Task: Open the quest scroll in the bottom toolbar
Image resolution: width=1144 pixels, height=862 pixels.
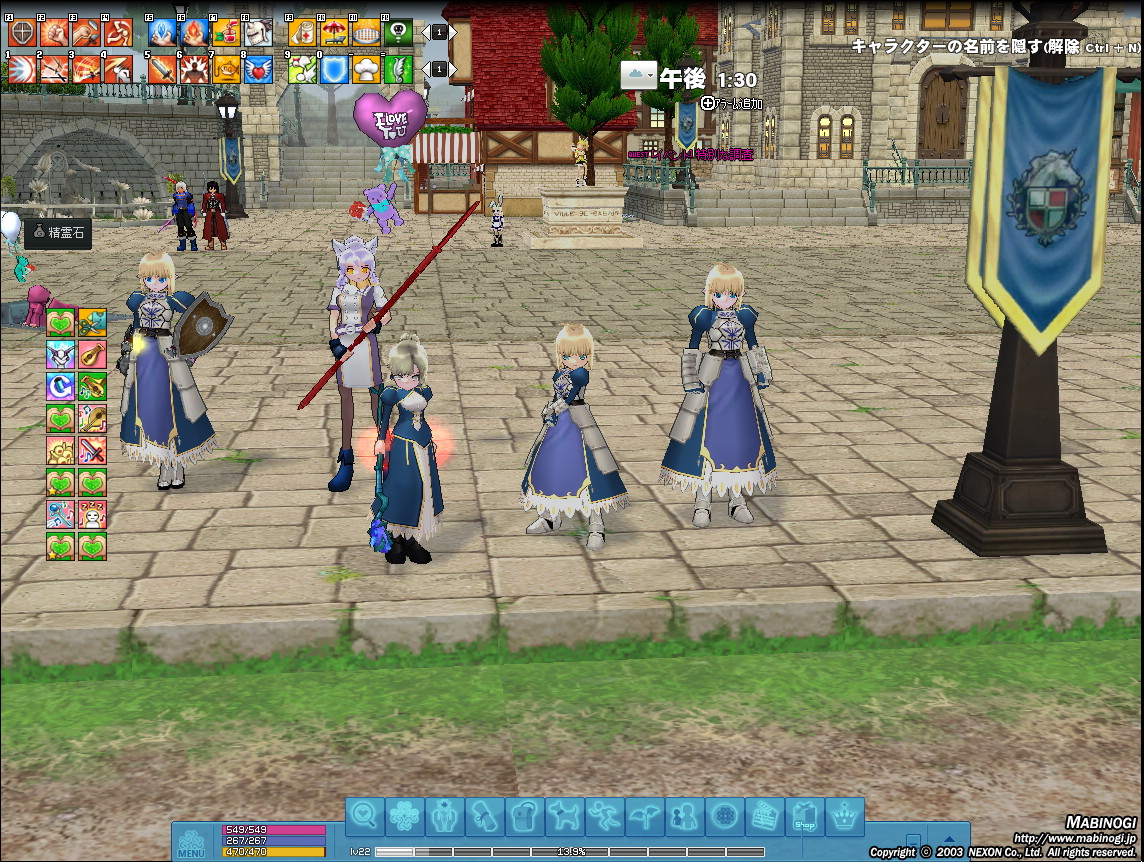Action: pos(484,817)
